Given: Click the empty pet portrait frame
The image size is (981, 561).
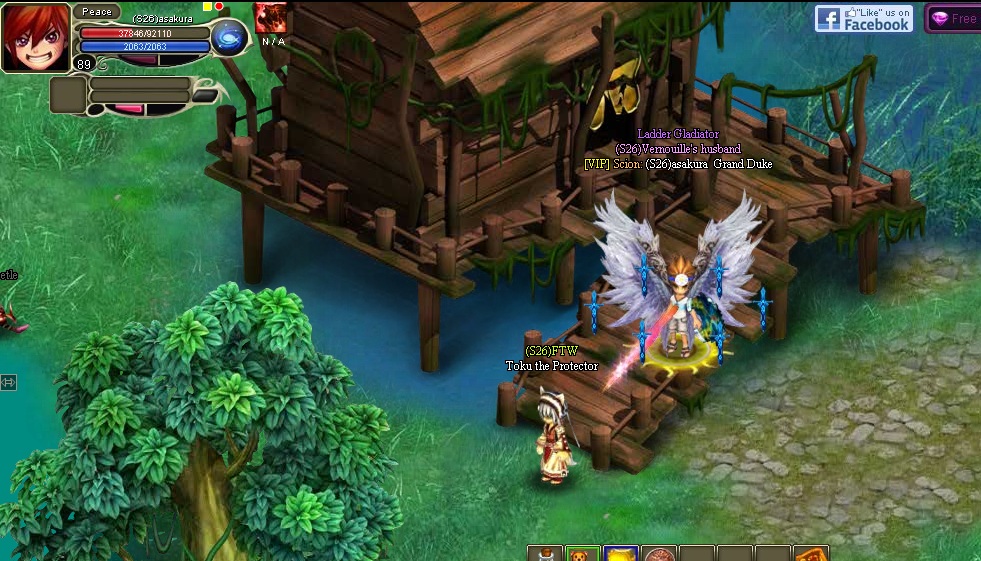Looking at the screenshot, I should (x=68, y=96).
